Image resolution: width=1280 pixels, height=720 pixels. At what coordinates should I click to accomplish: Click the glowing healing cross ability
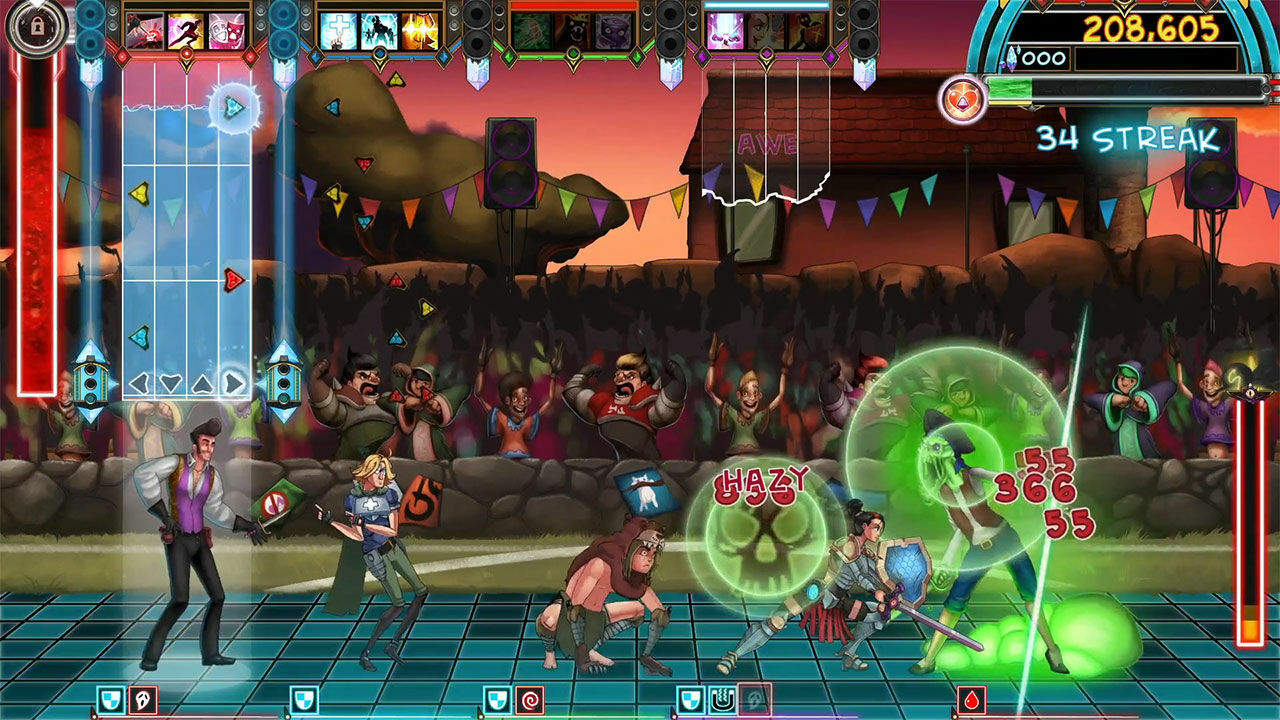coord(337,30)
